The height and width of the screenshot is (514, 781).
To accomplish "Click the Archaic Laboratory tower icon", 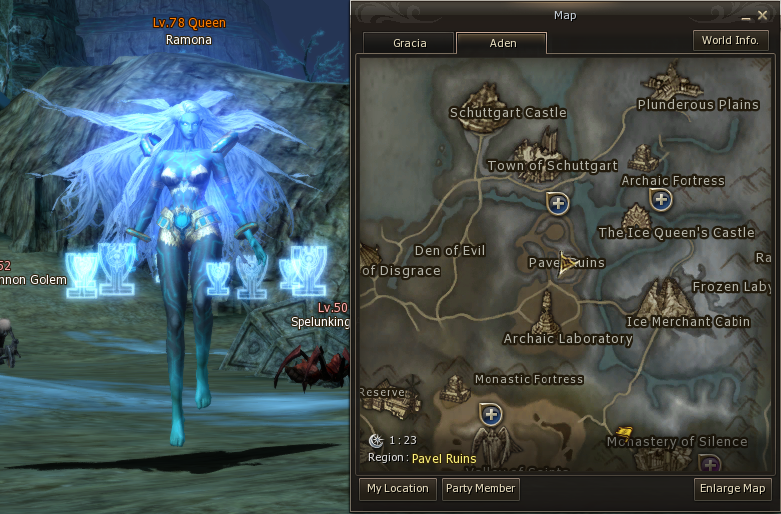I will [x=548, y=312].
